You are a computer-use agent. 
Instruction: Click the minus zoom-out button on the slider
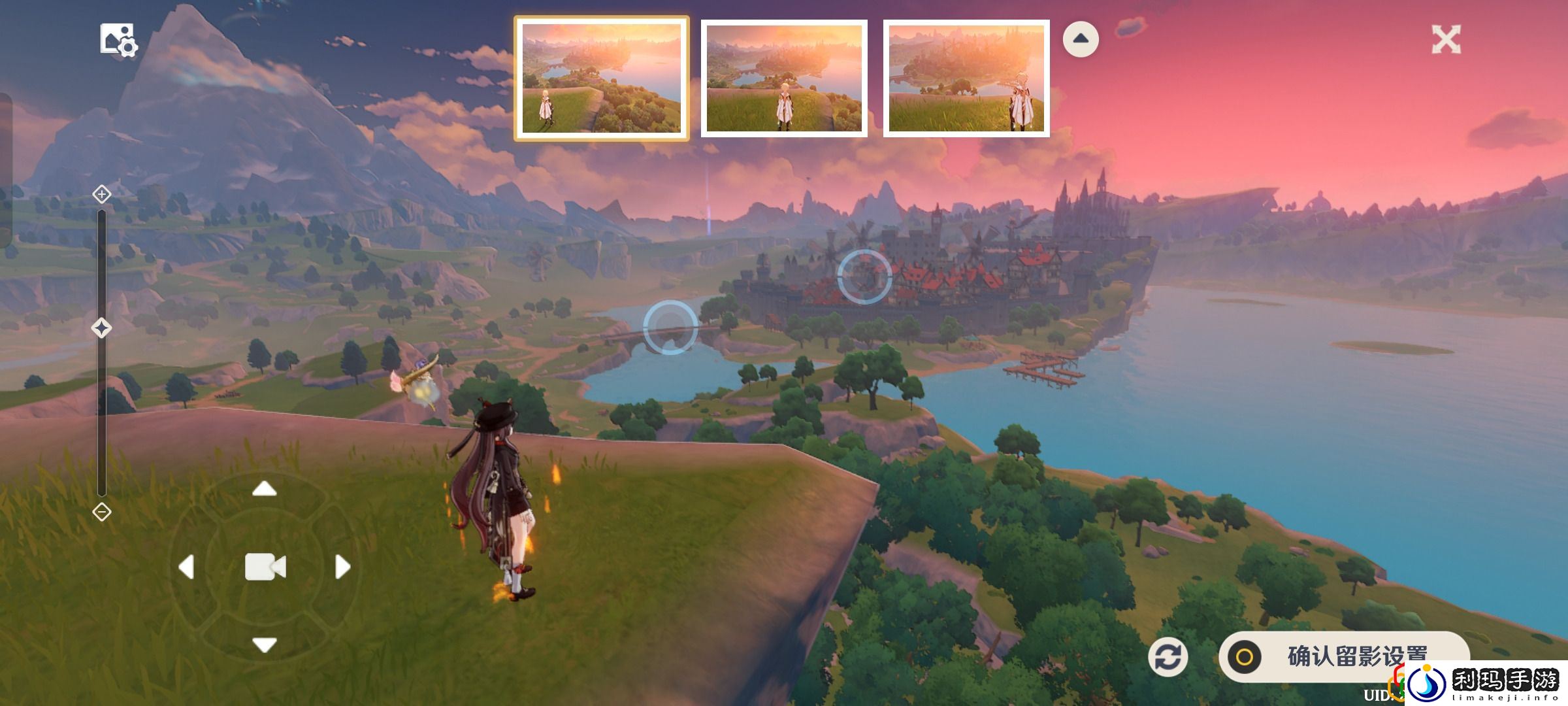[x=102, y=512]
